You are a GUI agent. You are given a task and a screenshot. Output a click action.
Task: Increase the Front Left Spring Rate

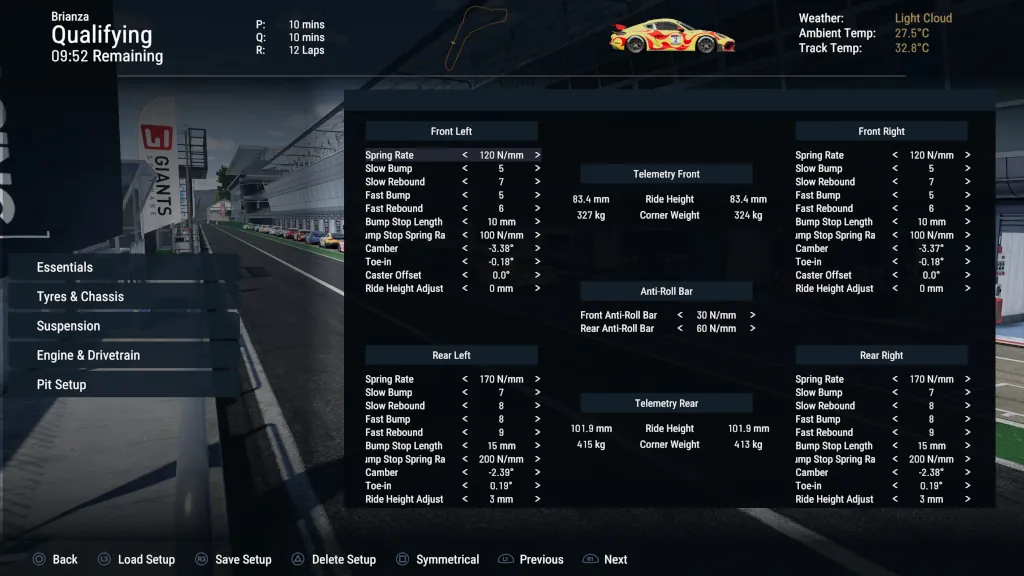point(537,155)
